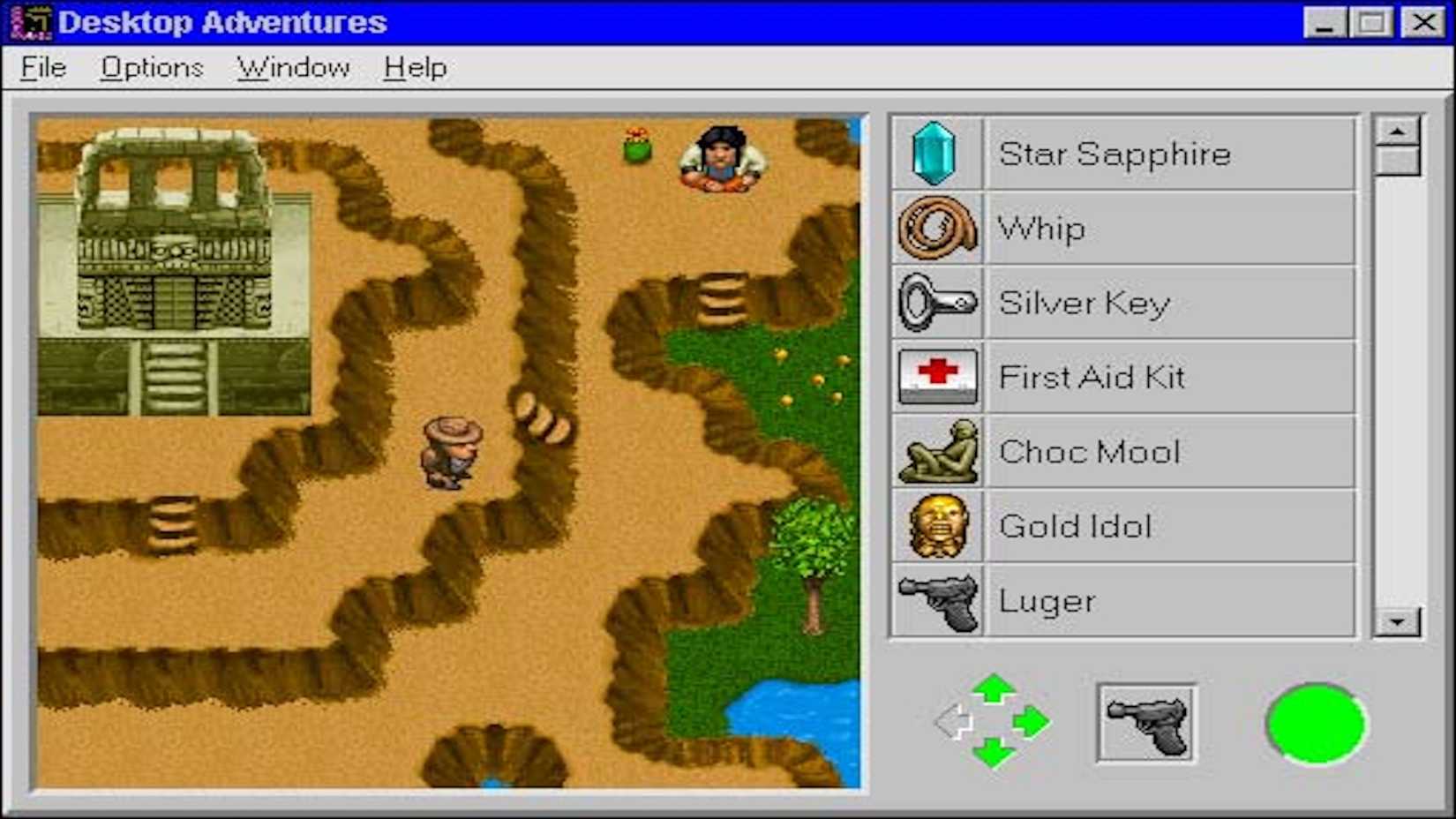This screenshot has height=819, width=1456.
Task: Pick the Gold Idol icon
Action: [x=937, y=526]
